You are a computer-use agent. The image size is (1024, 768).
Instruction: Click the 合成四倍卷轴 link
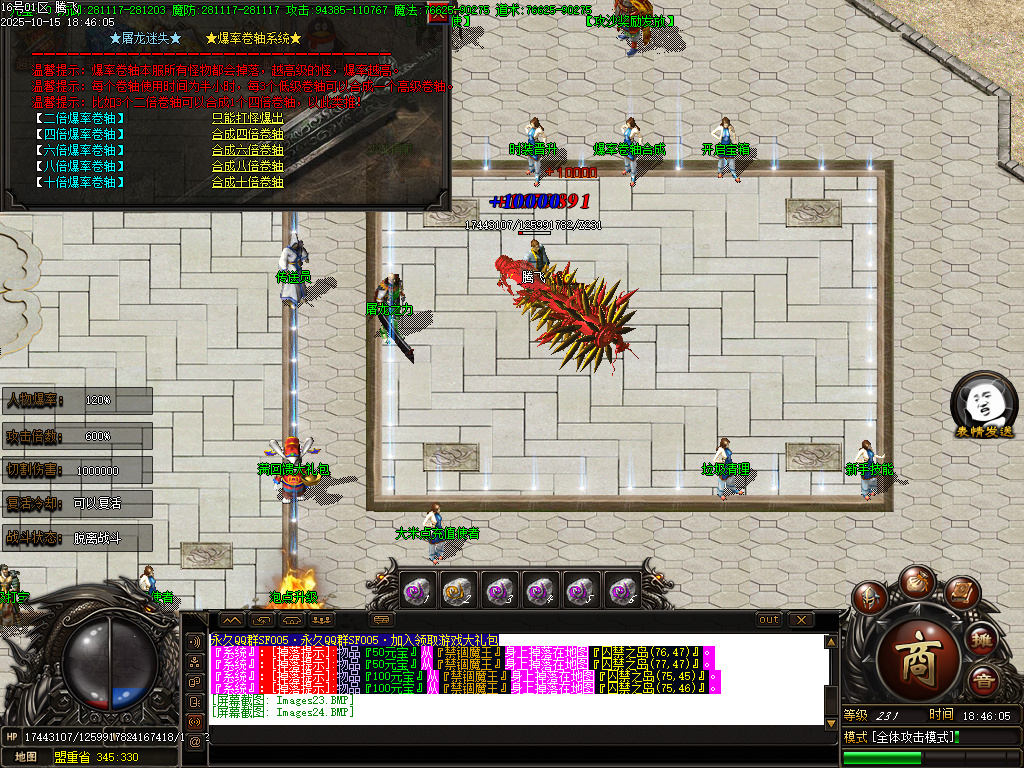tap(247, 133)
